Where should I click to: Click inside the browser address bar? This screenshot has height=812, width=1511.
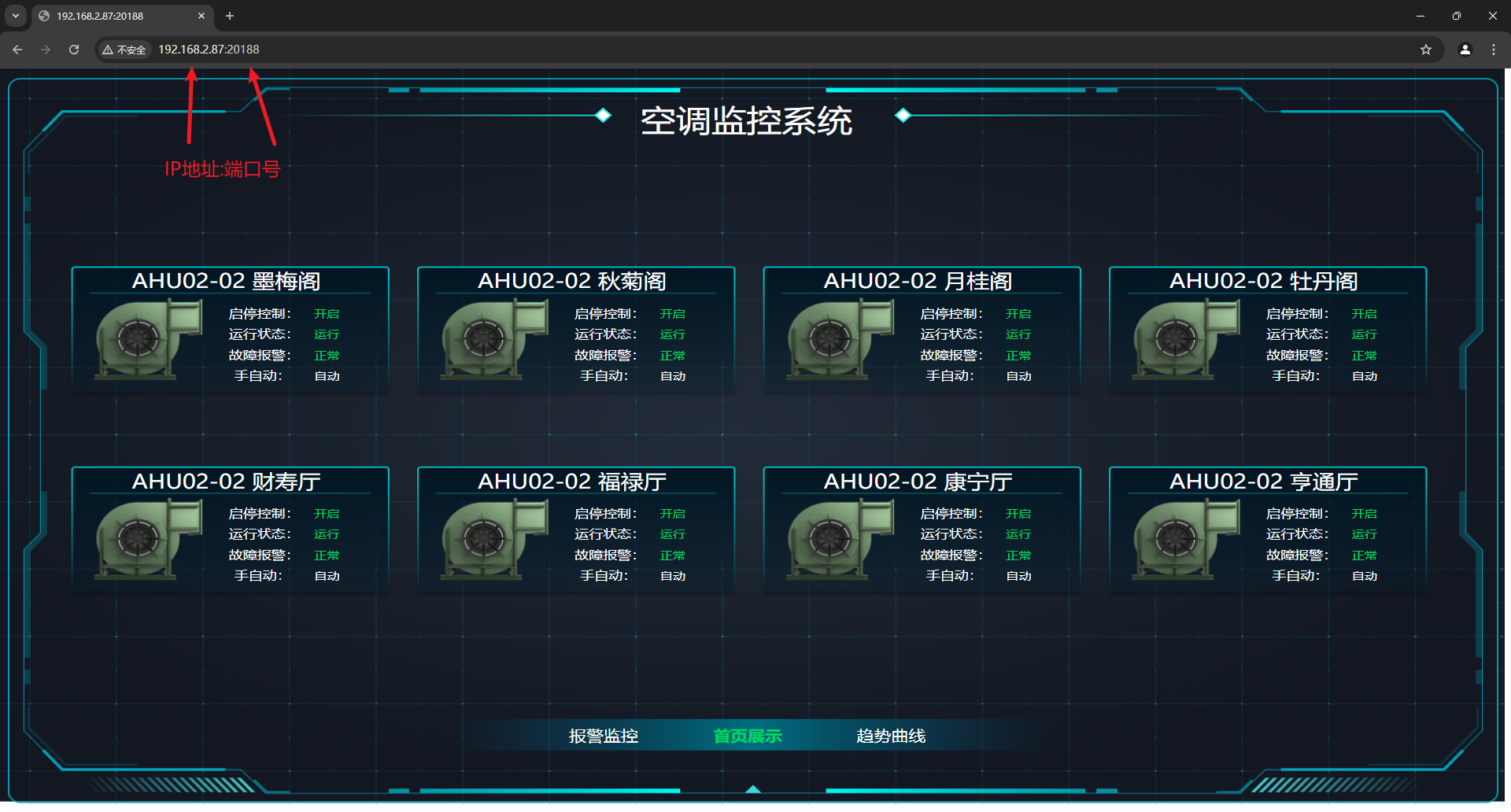(393, 49)
